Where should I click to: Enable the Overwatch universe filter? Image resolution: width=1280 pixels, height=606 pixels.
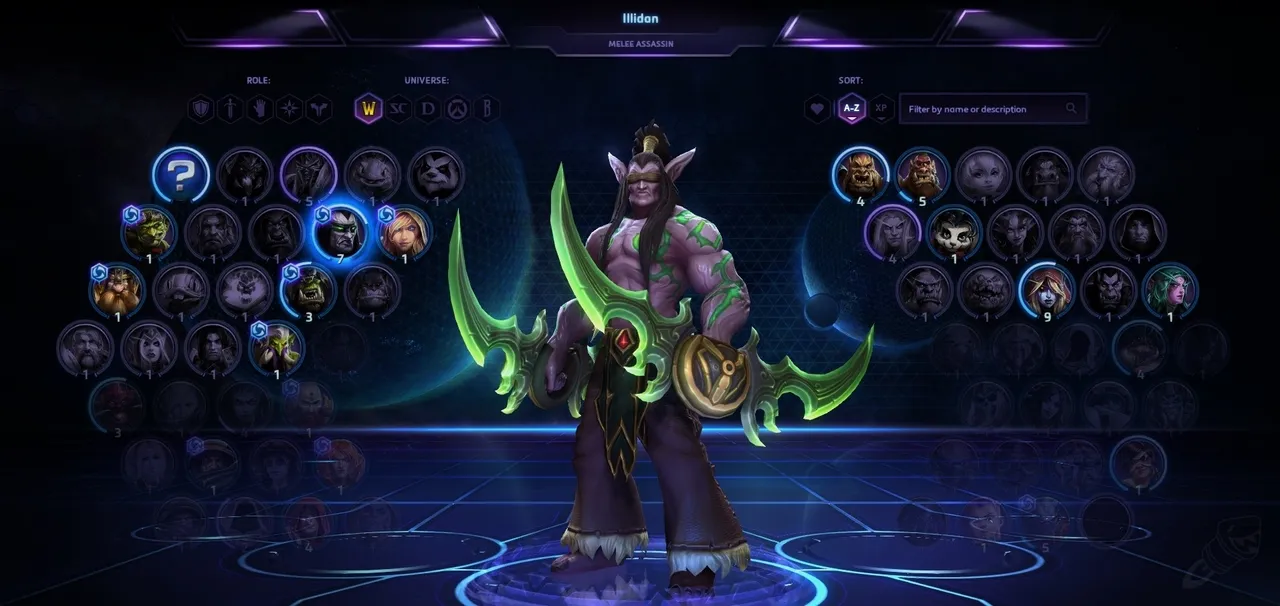[457, 108]
